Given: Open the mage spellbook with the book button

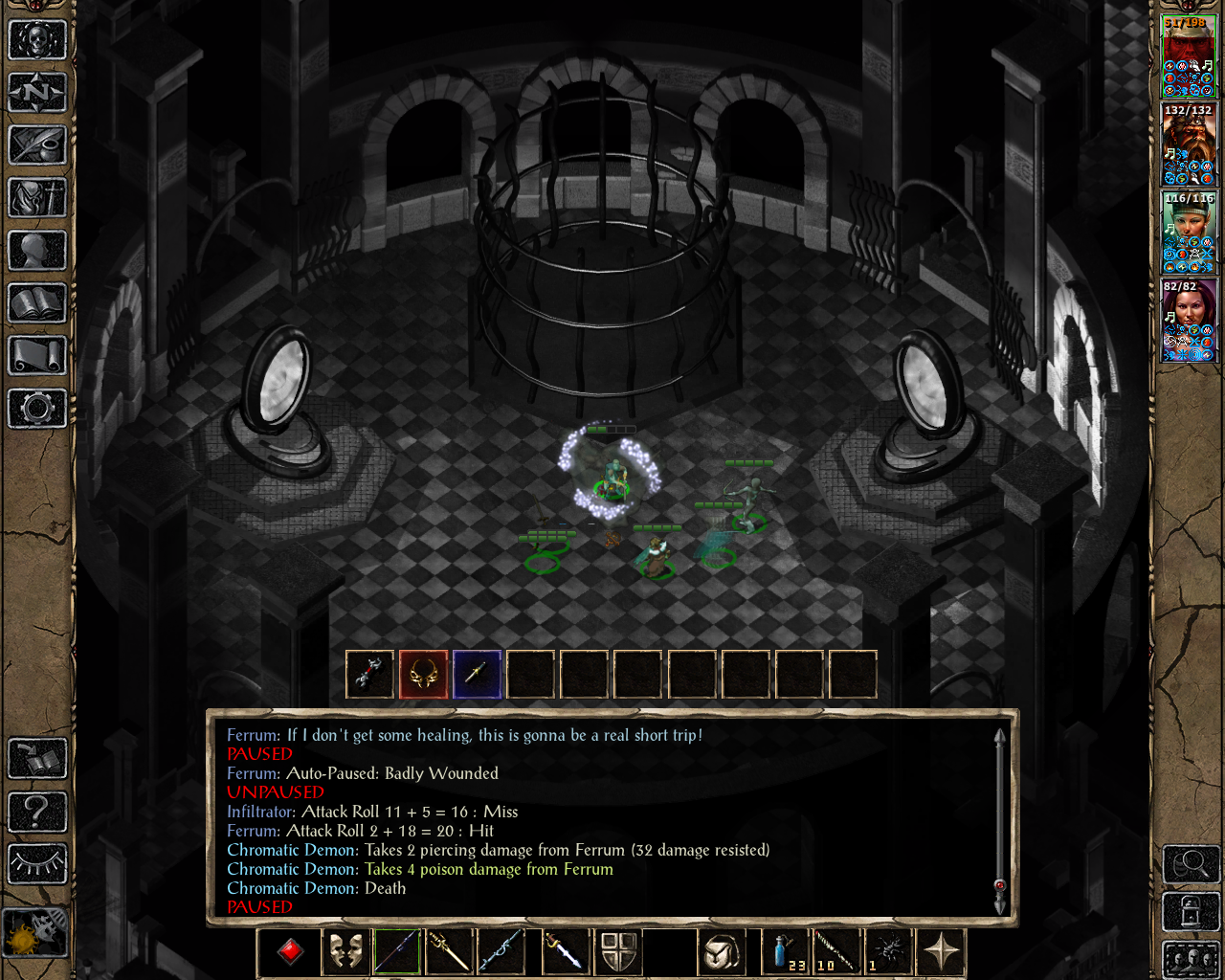Looking at the screenshot, I should [37, 303].
